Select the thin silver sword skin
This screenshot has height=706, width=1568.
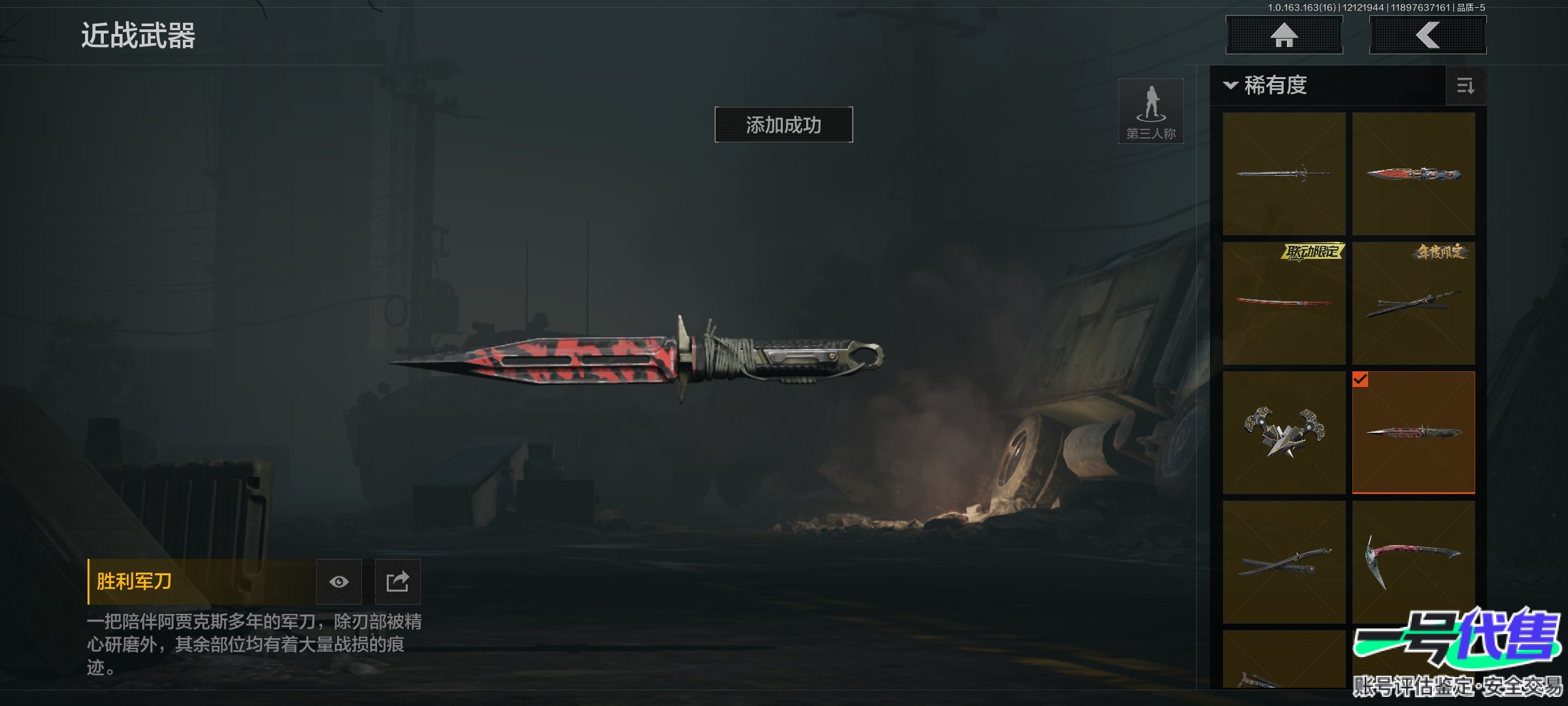1284,174
